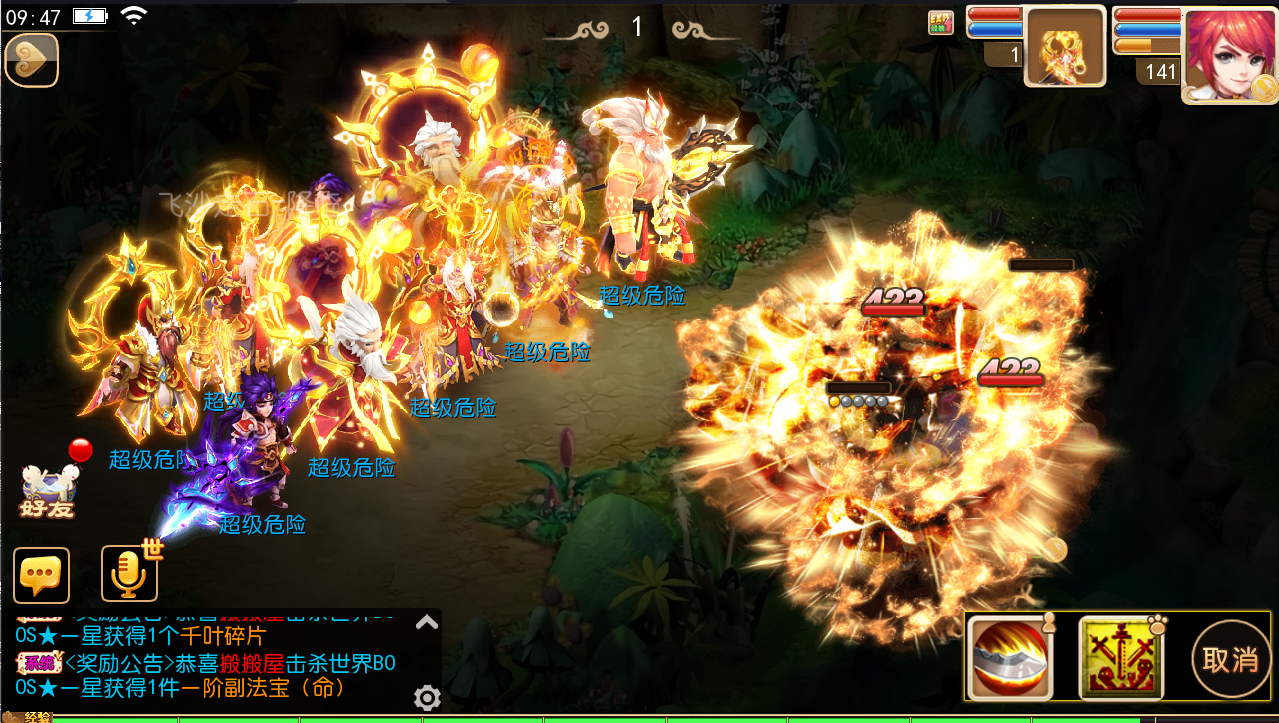The image size is (1279, 723).
Task: Select the golden pet portrait
Action: [1065, 47]
